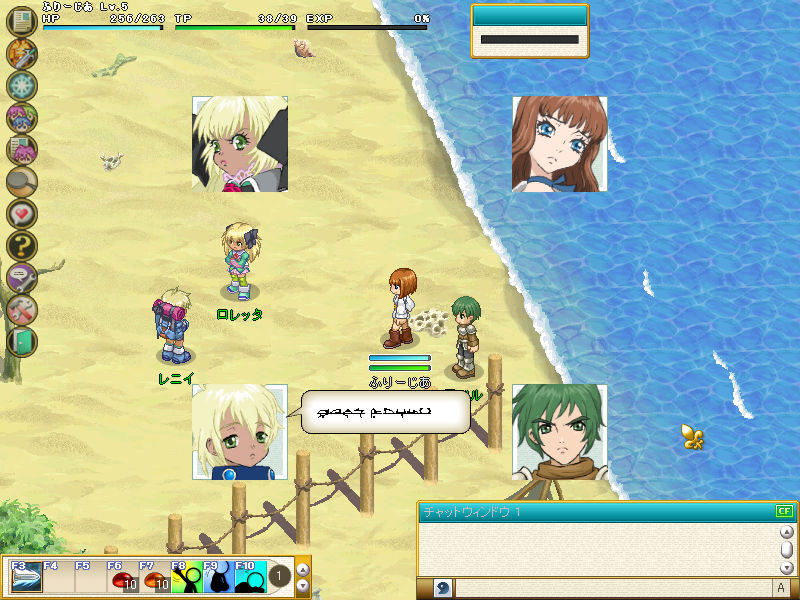
Task: Toggle the CF button on chat window
Action: point(784,511)
